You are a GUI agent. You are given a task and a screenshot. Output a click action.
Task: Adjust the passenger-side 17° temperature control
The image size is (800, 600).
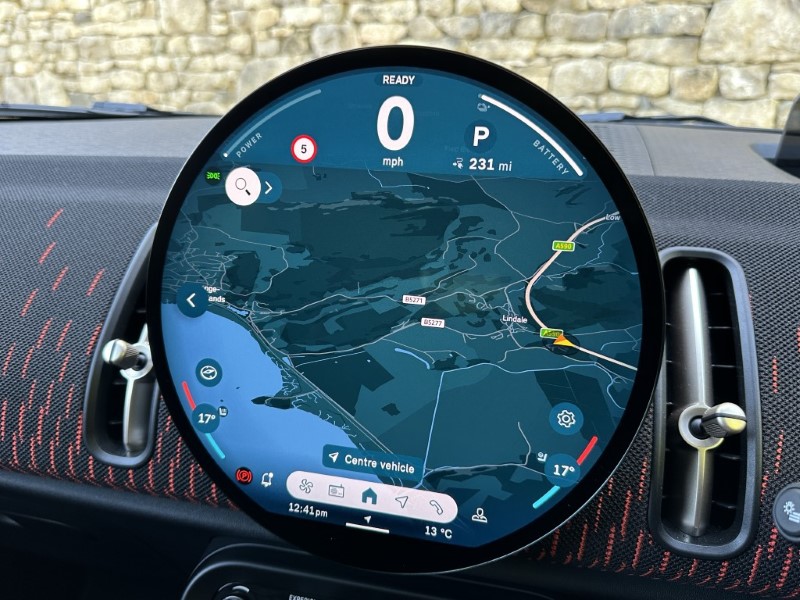pos(563,469)
